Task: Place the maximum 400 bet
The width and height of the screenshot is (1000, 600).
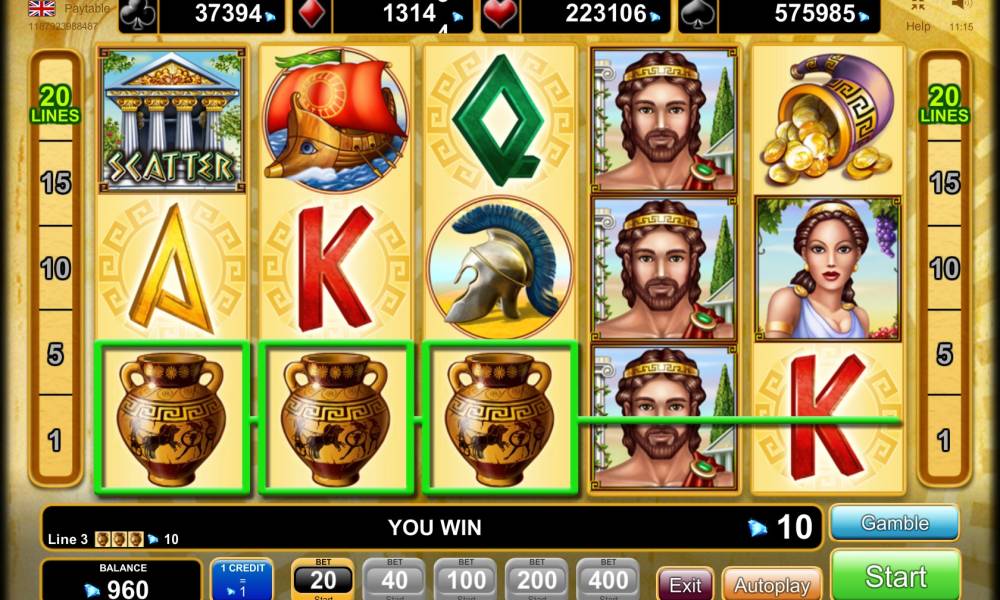Action: click(x=608, y=580)
